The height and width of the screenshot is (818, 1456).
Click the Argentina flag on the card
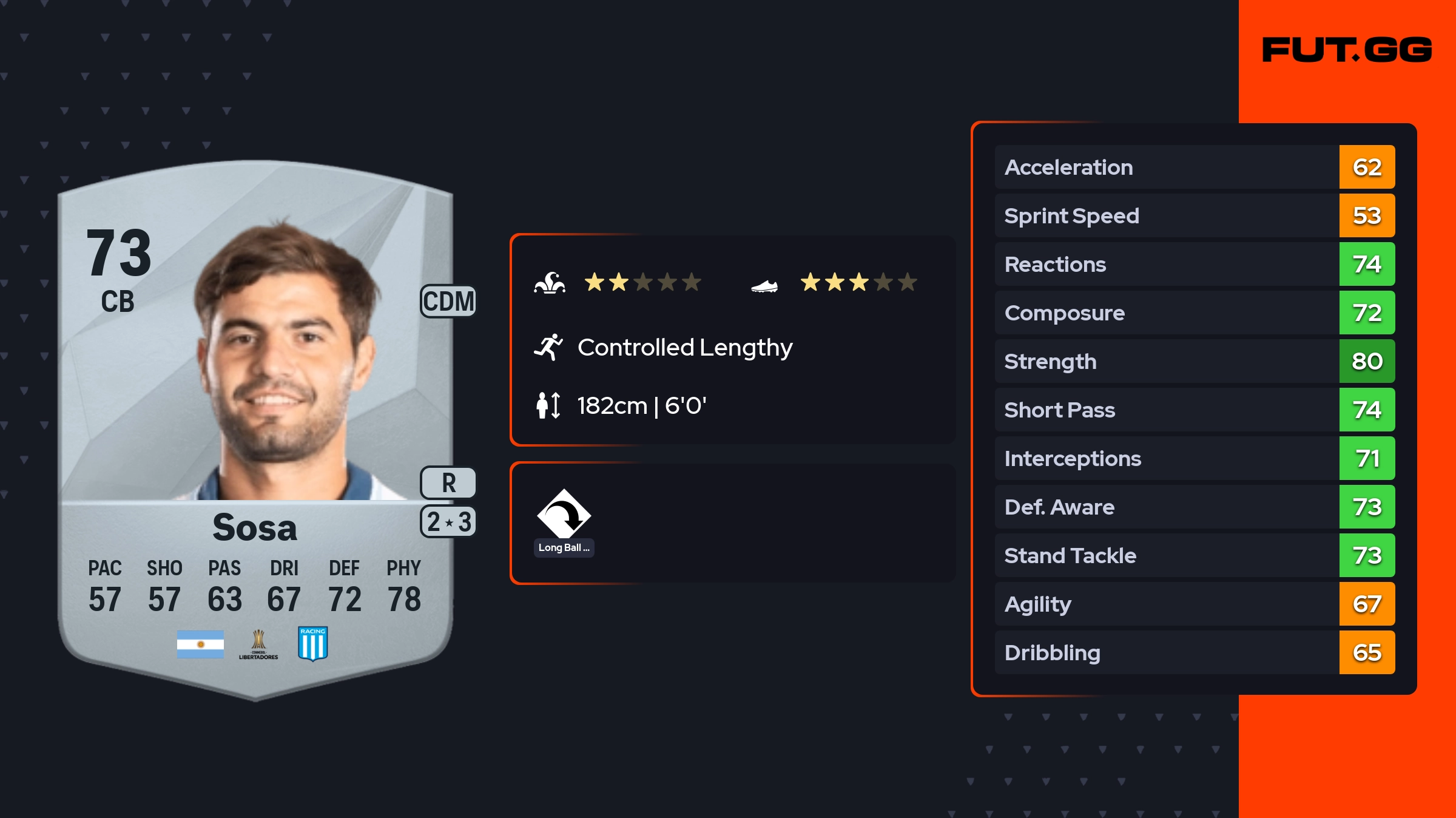200,644
